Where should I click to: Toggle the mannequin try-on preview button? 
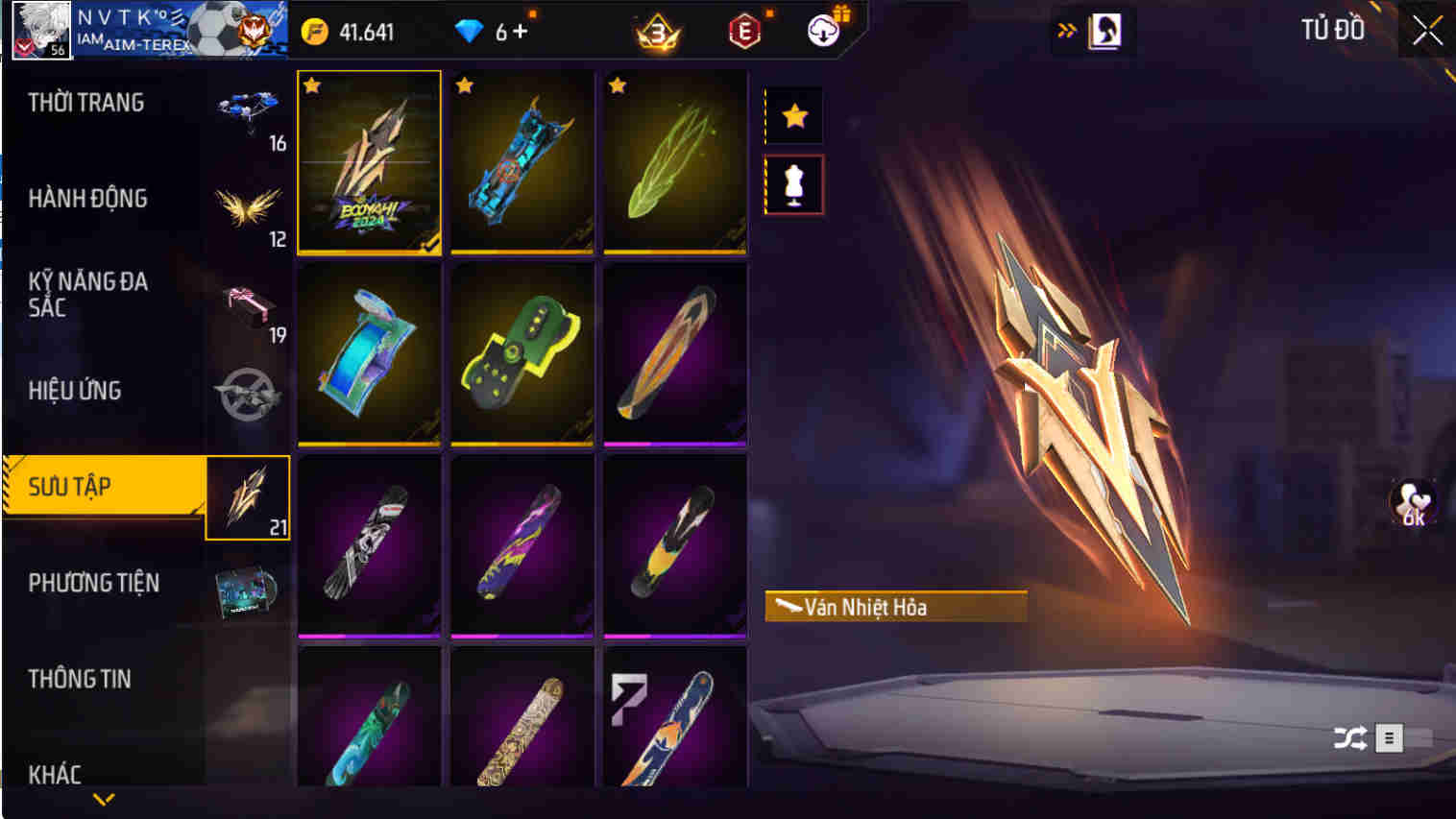793,184
